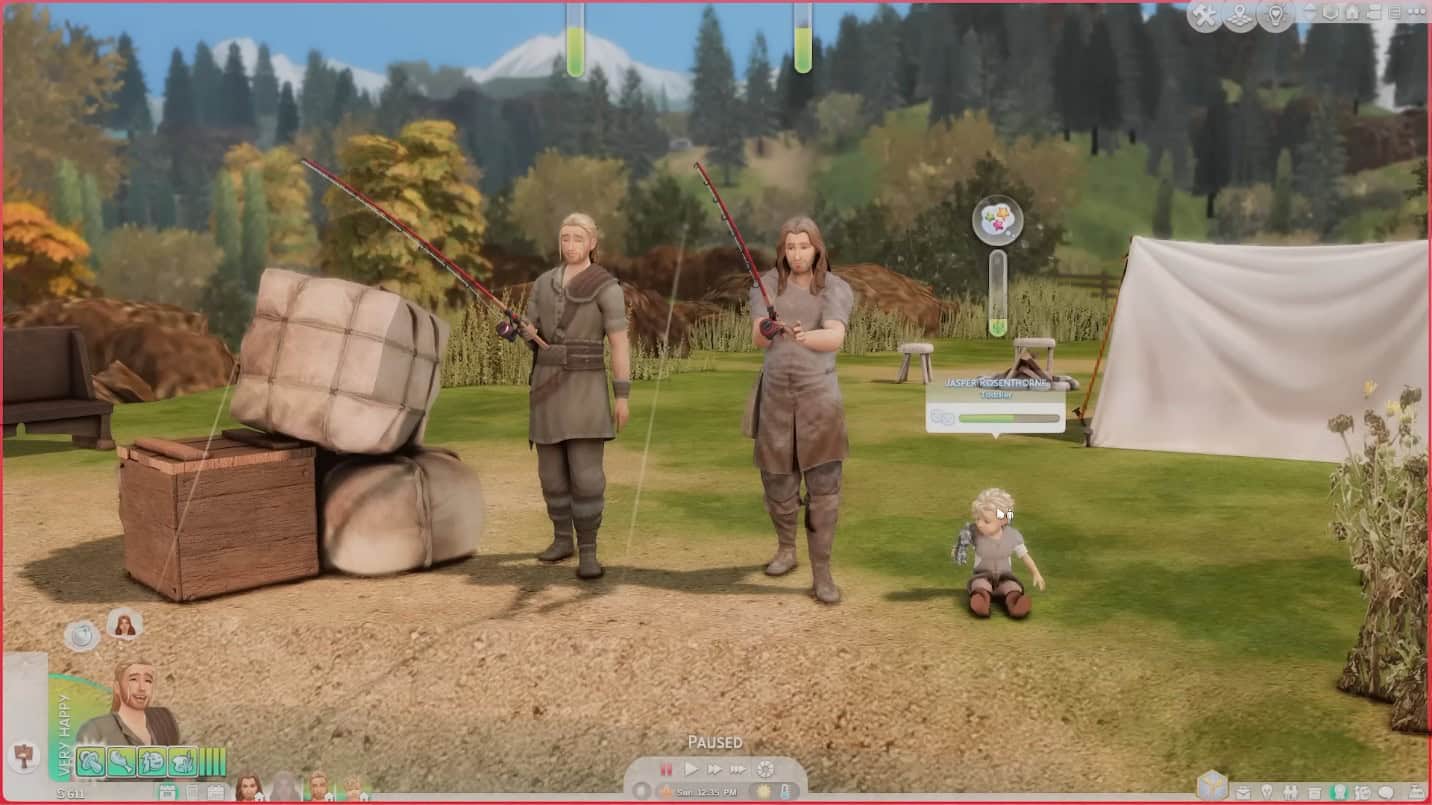Open Build Mode with the tools icon
1432x805 pixels.
click(1205, 14)
